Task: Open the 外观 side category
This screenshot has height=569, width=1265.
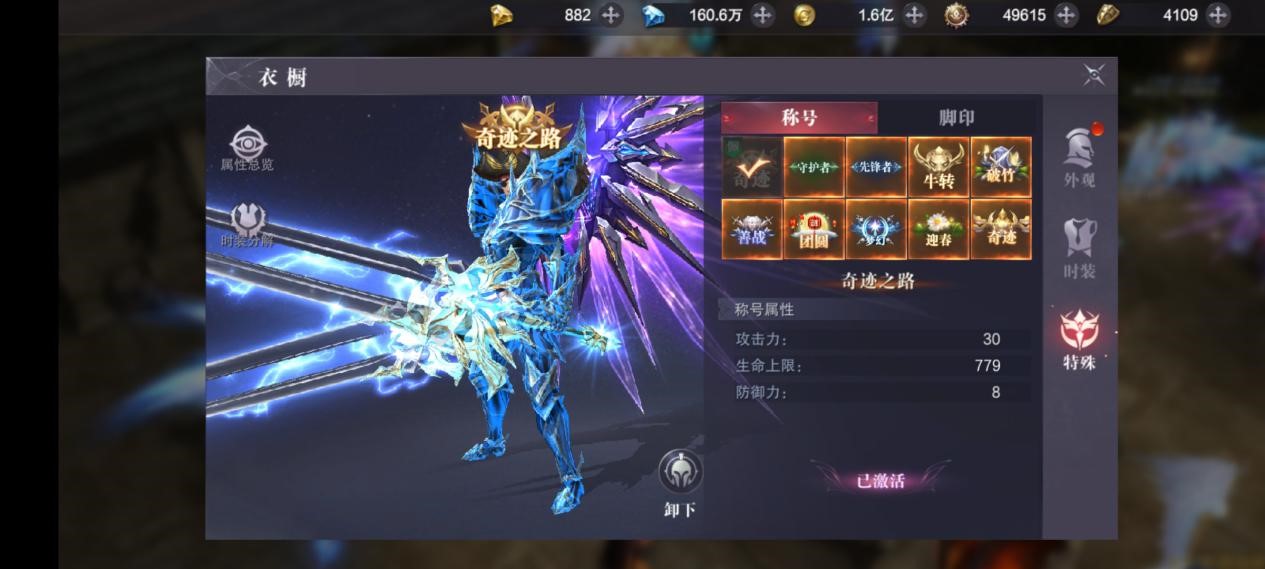Action: click(1079, 157)
